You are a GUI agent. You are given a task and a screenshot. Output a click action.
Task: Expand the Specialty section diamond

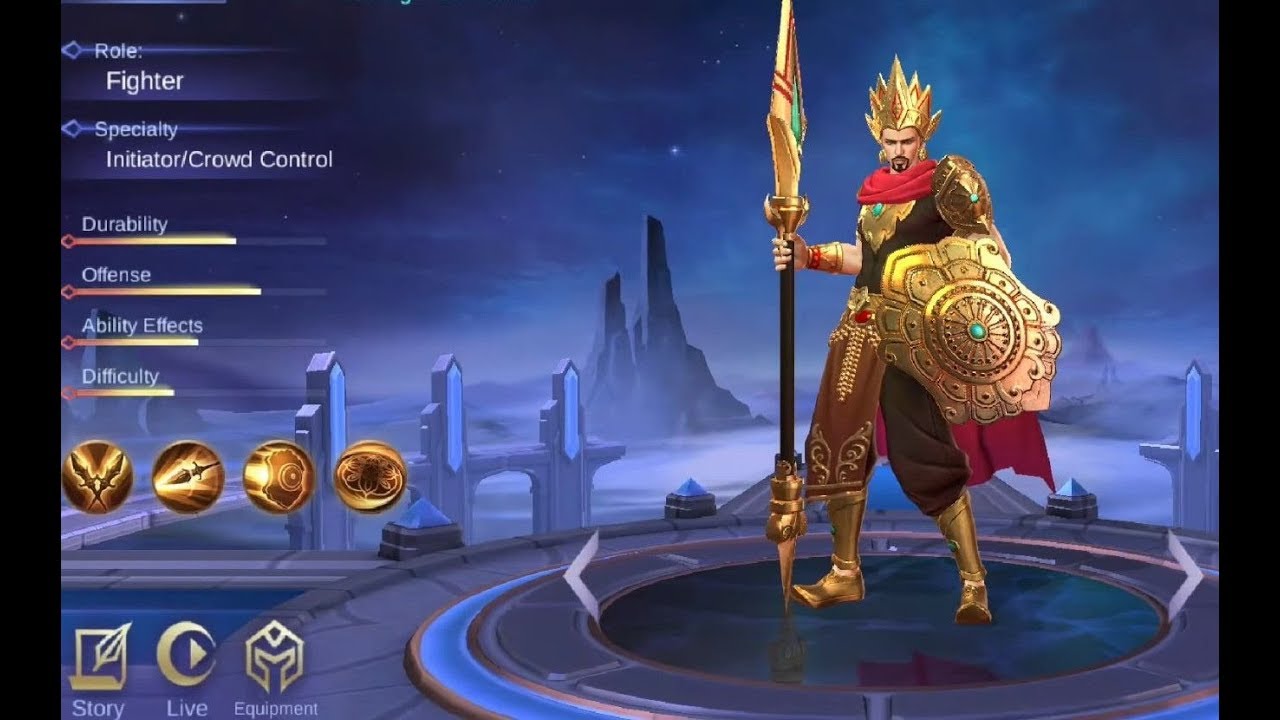coord(72,128)
